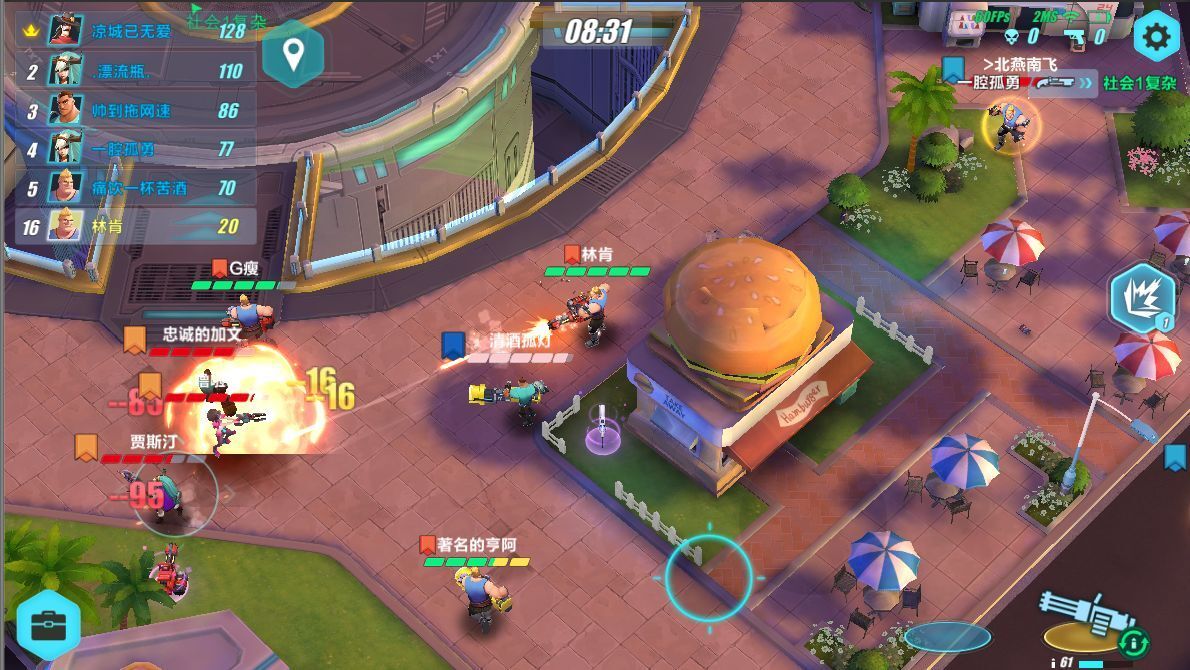Click third-ranked player 帅到拖网速 row
This screenshot has height=670, width=1190.
[135, 110]
